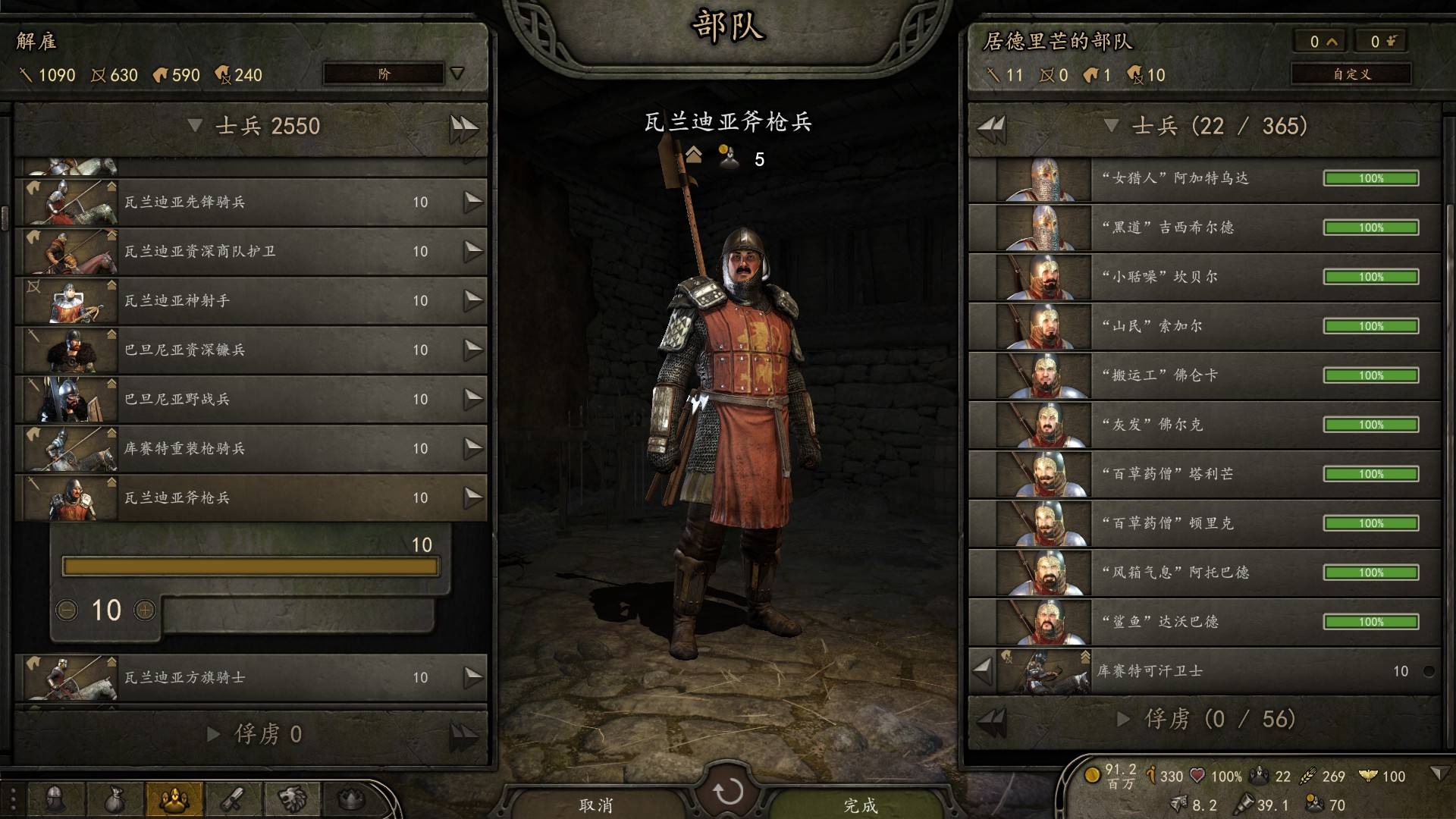Transfer 瓦兰迪亚资深商队护卫 with its arrow button
This screenshot has width=1456, height=819.
tap(473, 251)
